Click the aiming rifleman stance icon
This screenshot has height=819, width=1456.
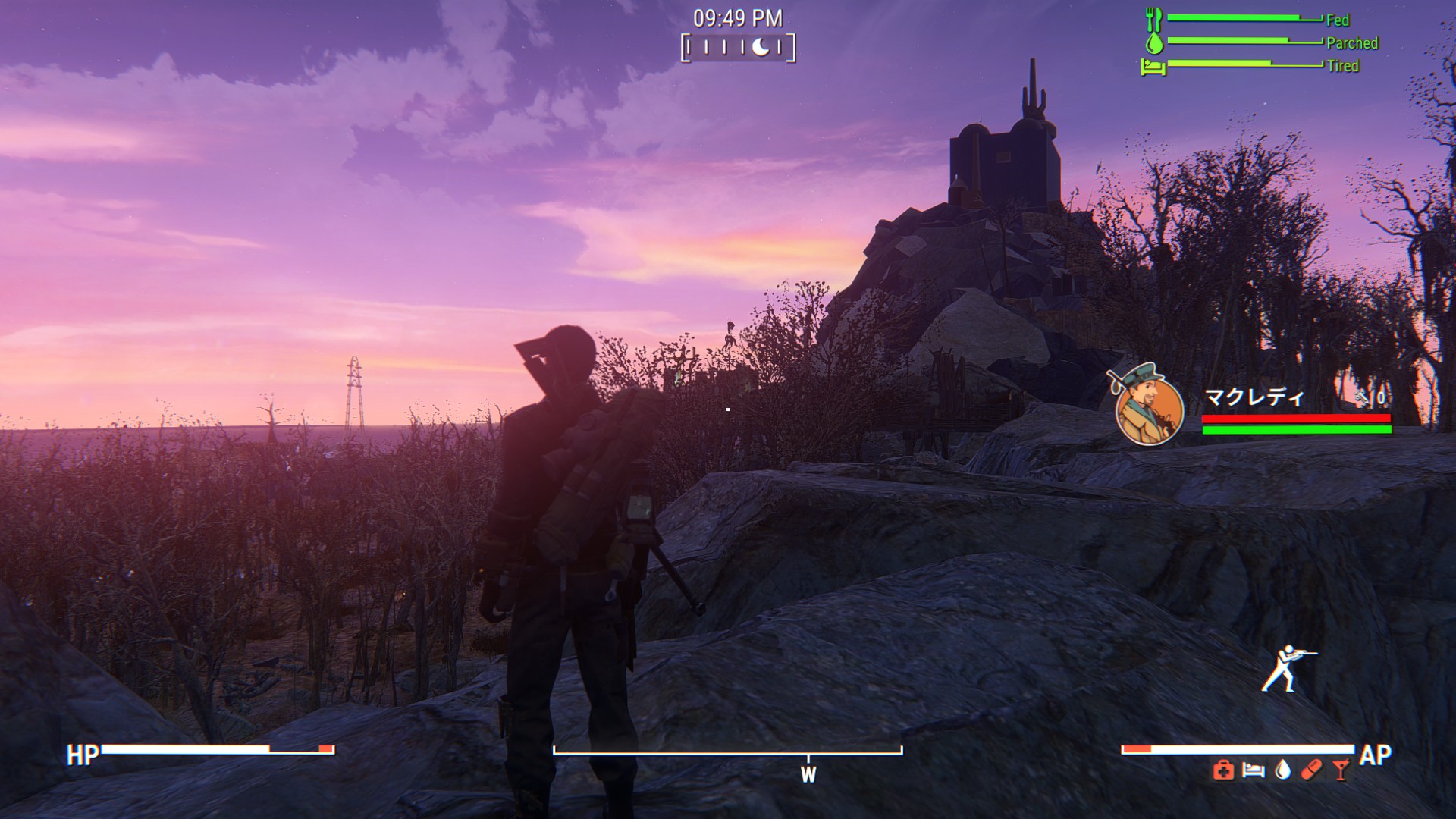point(1286,669)
